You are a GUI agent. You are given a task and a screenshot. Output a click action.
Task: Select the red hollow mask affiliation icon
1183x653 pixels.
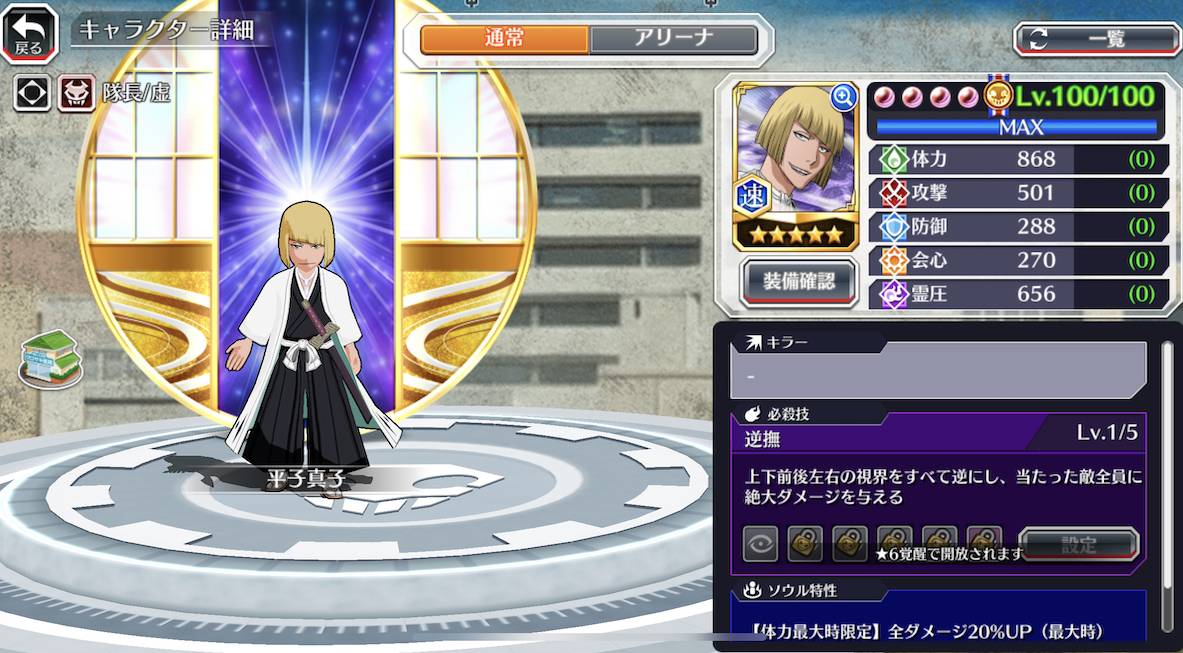[76, 94]
